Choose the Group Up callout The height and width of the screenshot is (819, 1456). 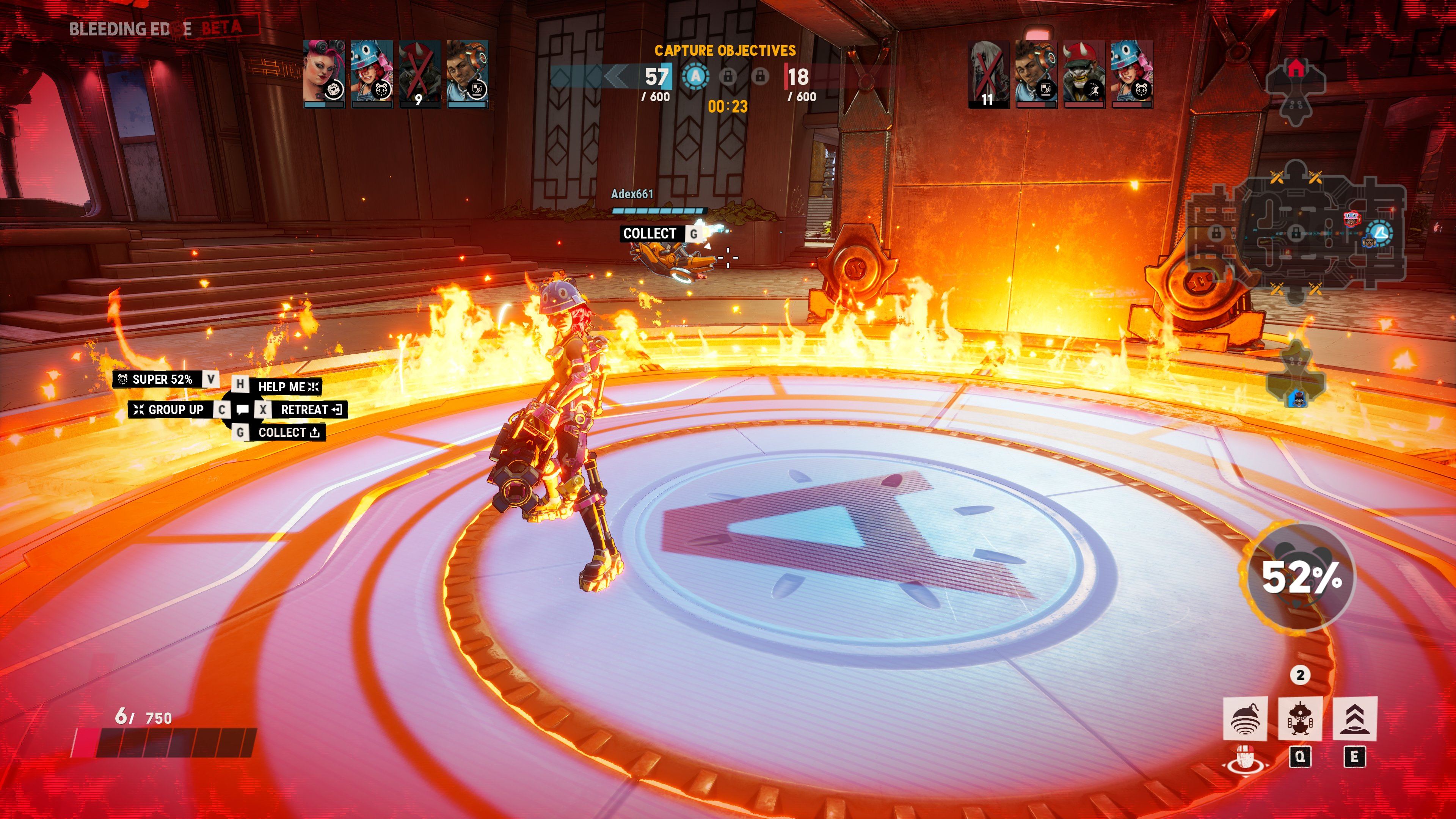coord(169,410)
